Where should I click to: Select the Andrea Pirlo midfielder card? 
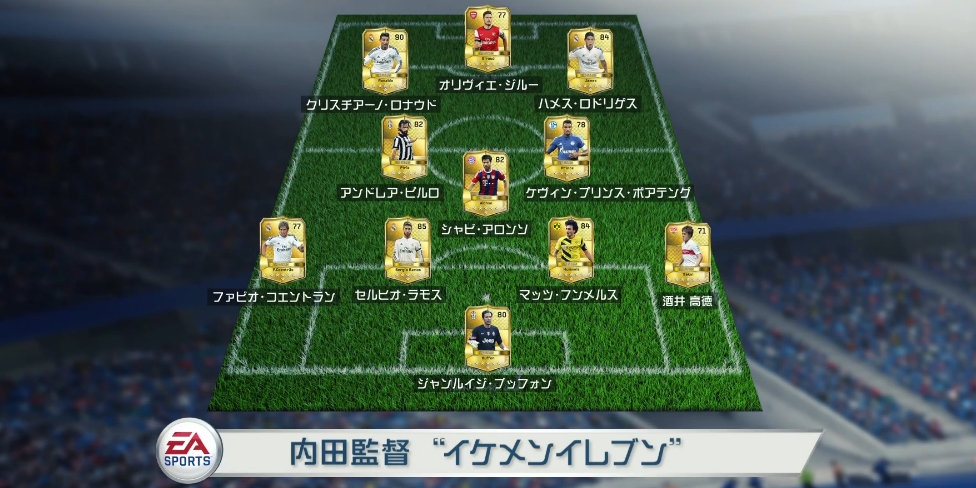click(x=404, y=148)
